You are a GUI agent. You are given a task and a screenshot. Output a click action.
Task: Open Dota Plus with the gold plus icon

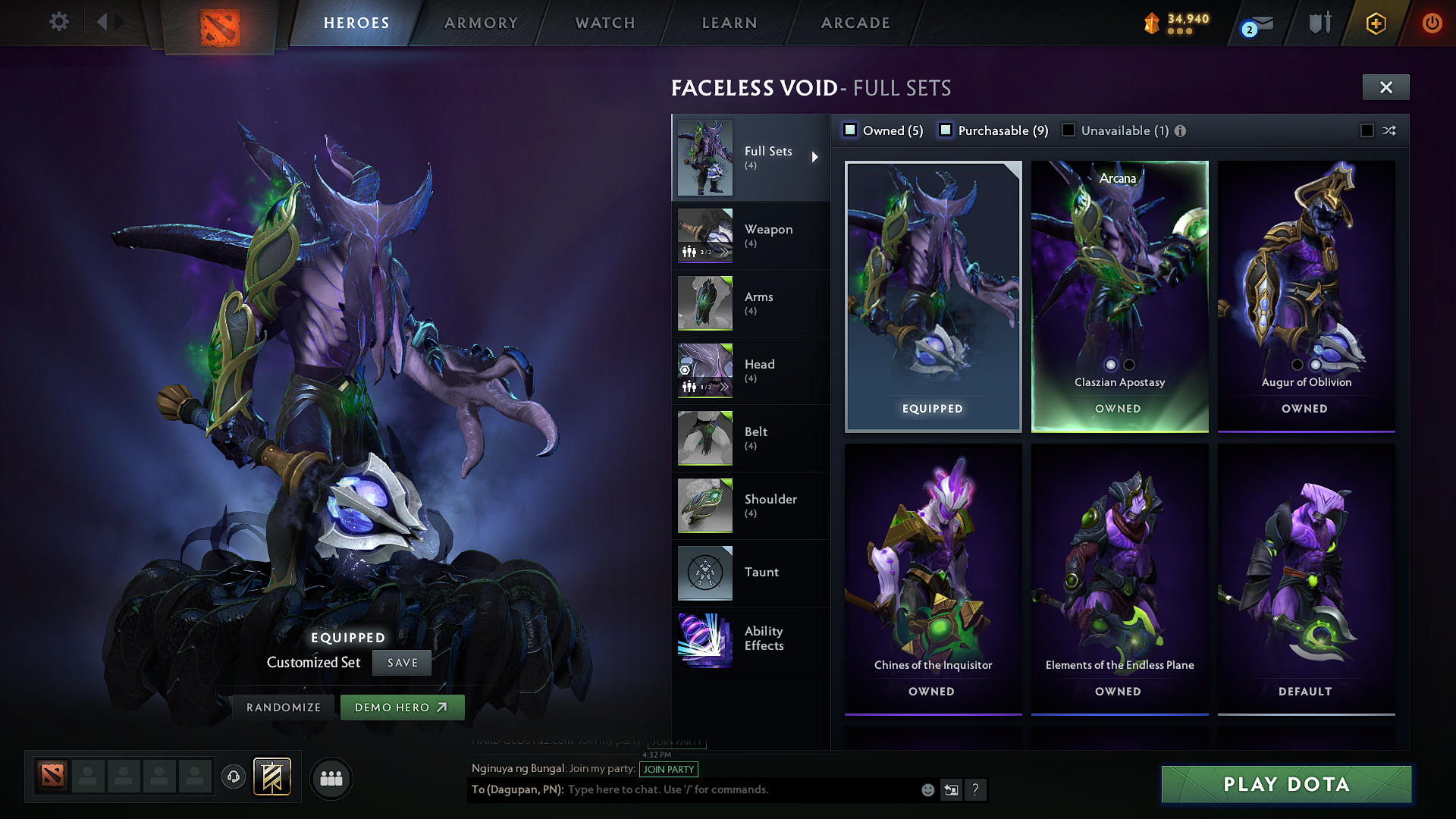pos(1376,23)
